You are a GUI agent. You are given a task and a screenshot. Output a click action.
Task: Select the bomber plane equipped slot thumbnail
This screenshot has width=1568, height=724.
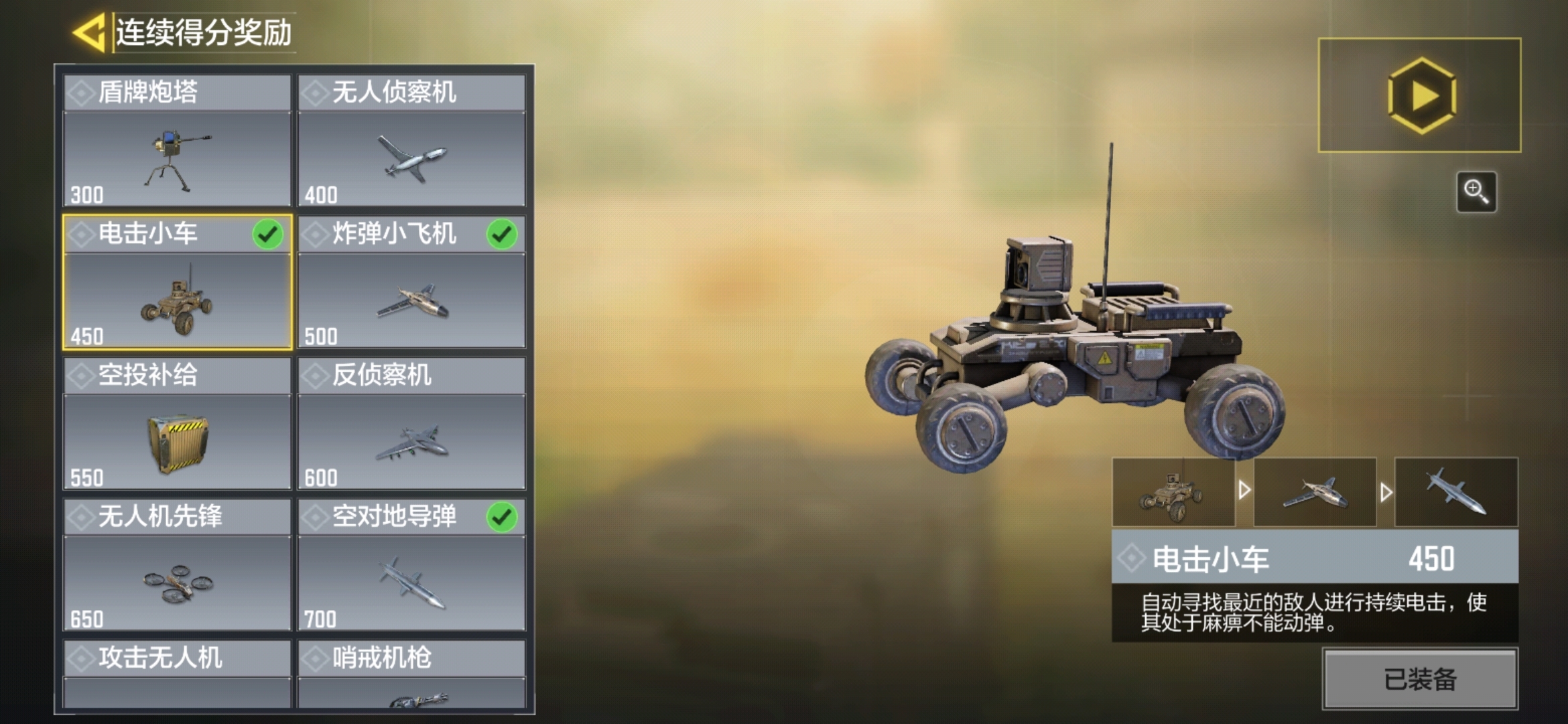click(x=1315, y=493)
